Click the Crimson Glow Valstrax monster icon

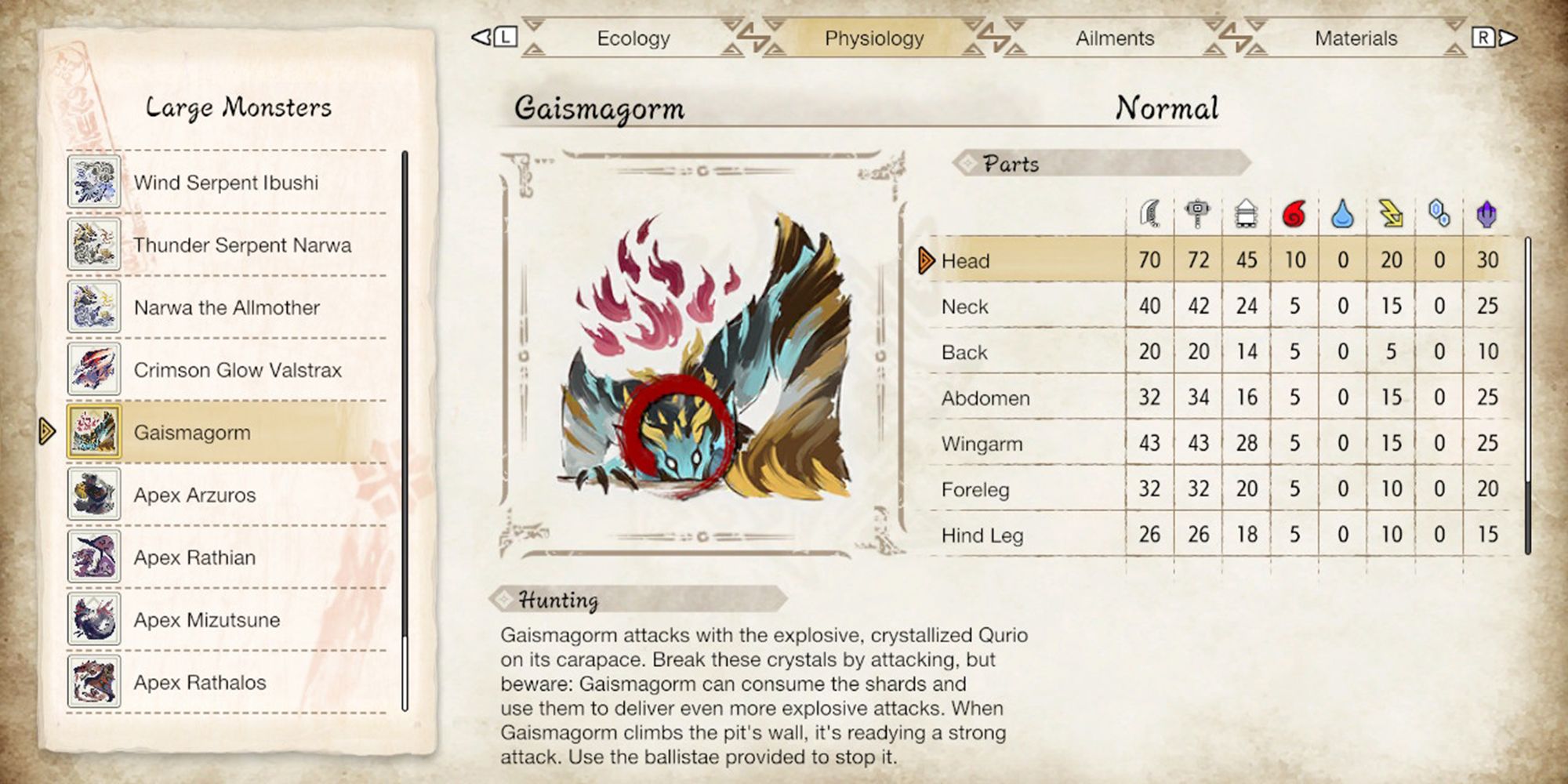(x=93, y=370)
